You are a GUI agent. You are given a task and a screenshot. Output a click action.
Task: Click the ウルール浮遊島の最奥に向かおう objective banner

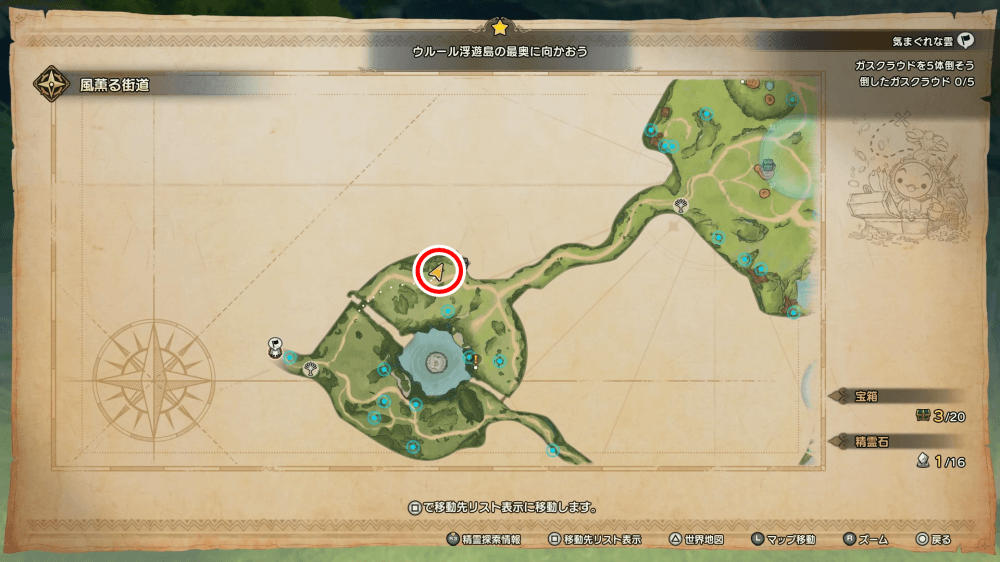click(500, 50)
